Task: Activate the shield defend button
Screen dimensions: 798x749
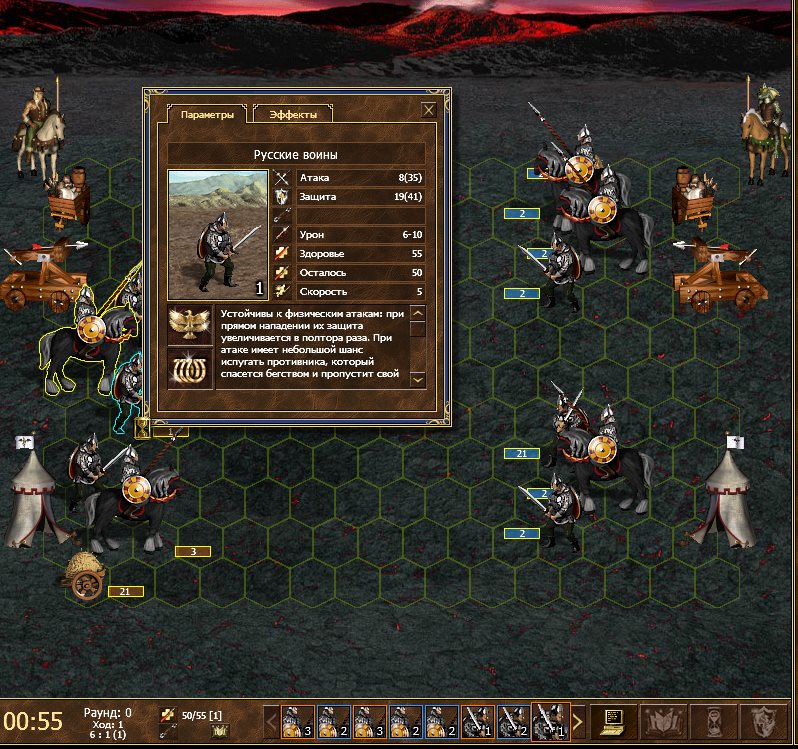Action: pyautogui.click(x=761, y=720)
